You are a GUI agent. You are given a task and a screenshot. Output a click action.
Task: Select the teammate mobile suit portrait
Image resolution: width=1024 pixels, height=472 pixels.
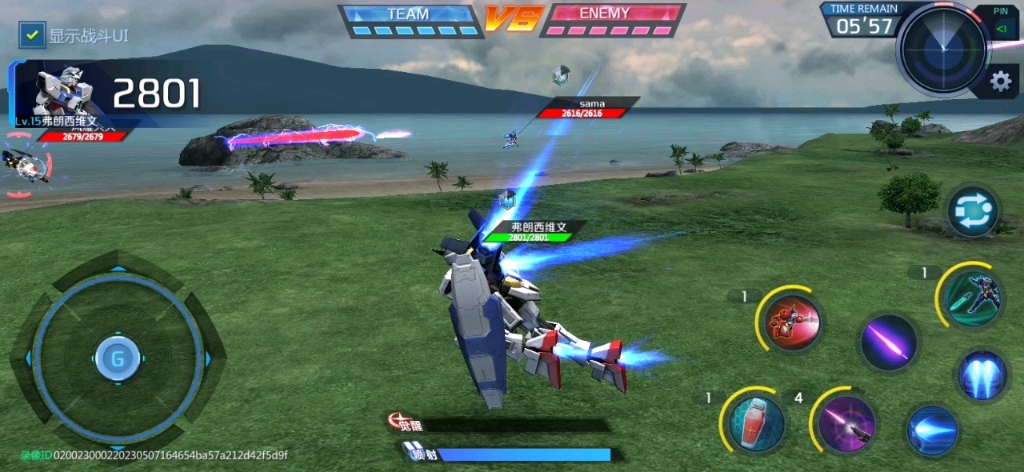point(25,165)
